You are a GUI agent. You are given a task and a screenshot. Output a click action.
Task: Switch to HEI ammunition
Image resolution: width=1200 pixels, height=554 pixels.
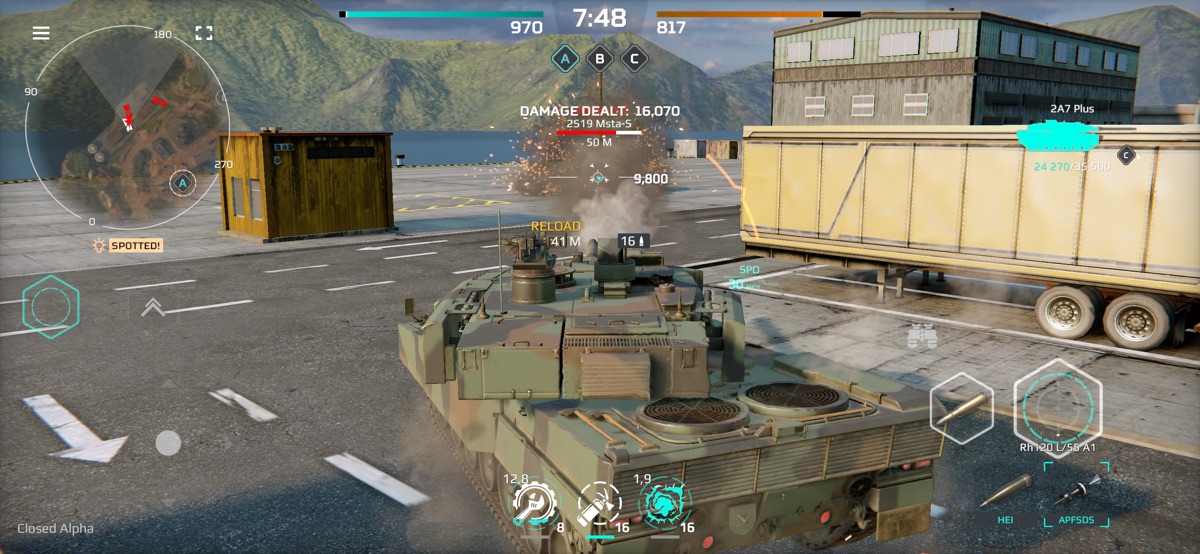[1005, 500]
